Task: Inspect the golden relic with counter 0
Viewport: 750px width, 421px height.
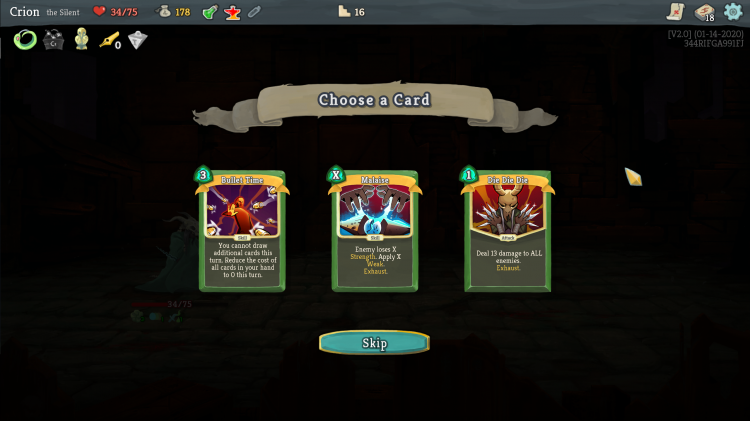Action: [109, 40]
